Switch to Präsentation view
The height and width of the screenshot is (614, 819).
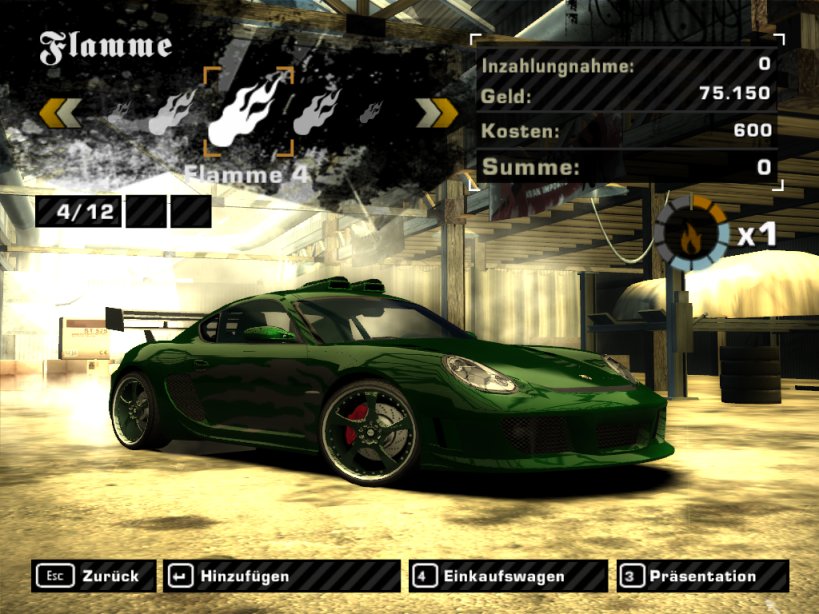702,576
